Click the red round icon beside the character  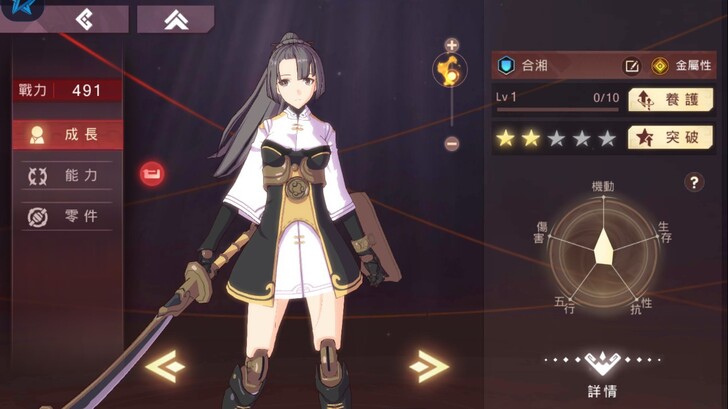pos(152,174)
